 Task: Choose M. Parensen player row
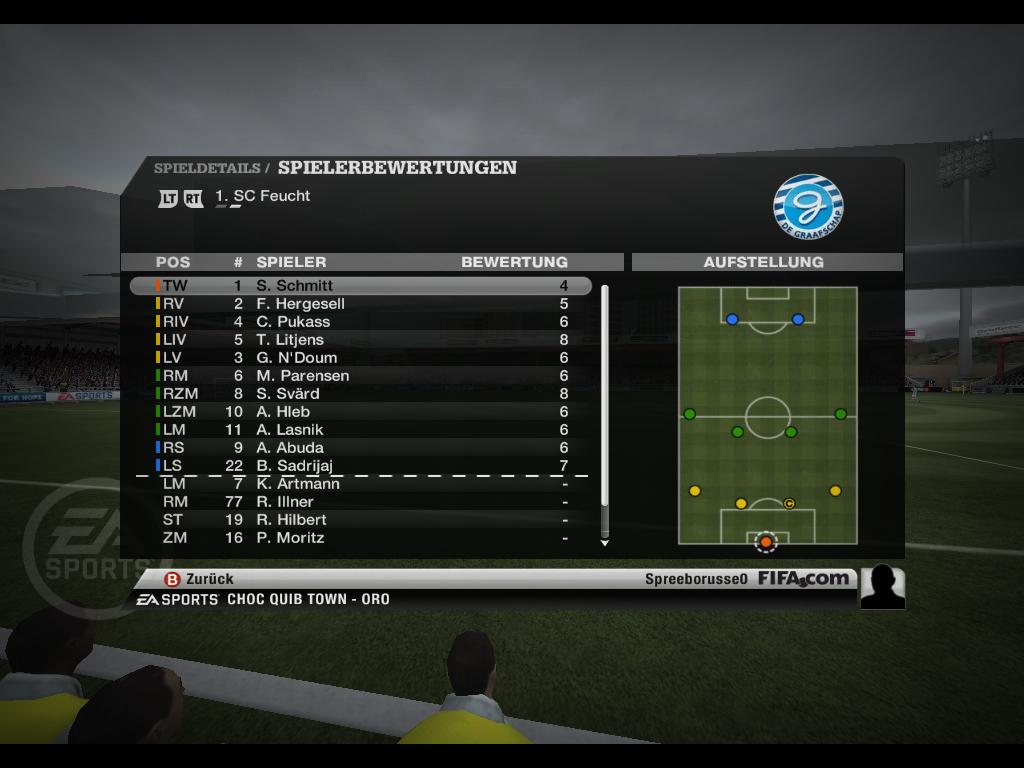coord(360,376)
